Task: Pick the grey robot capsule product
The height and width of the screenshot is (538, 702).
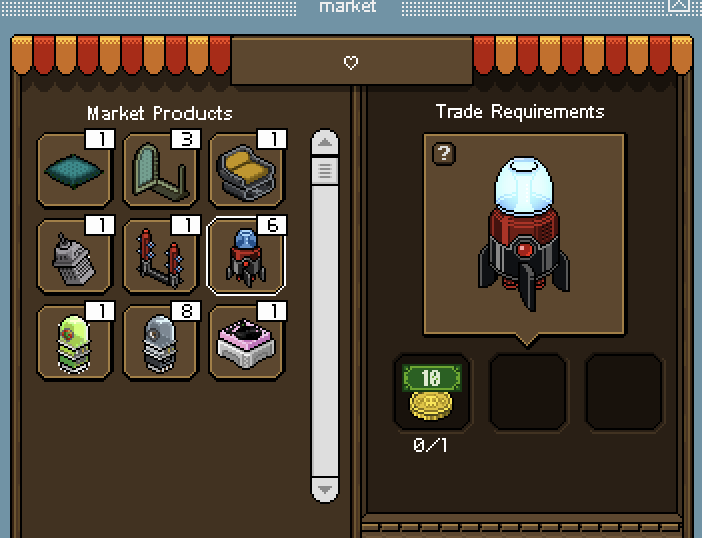Action: [x=160, y=342]
